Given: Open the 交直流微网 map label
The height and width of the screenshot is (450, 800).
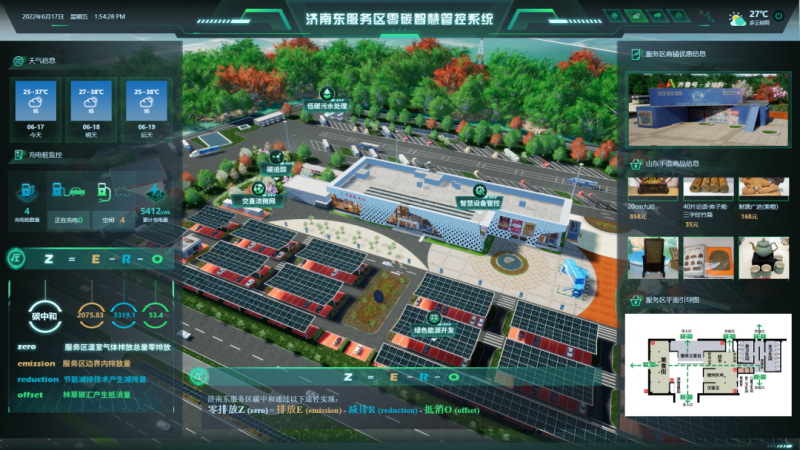Looking at the screenshot, I should click(251, 198).
